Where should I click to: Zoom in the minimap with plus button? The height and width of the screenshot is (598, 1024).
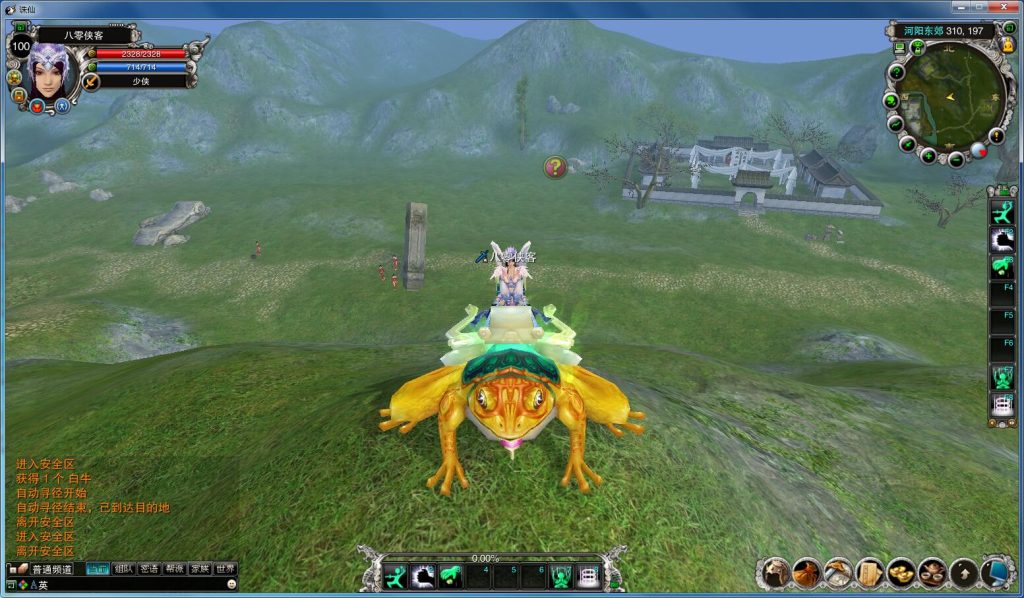(929, 156)
